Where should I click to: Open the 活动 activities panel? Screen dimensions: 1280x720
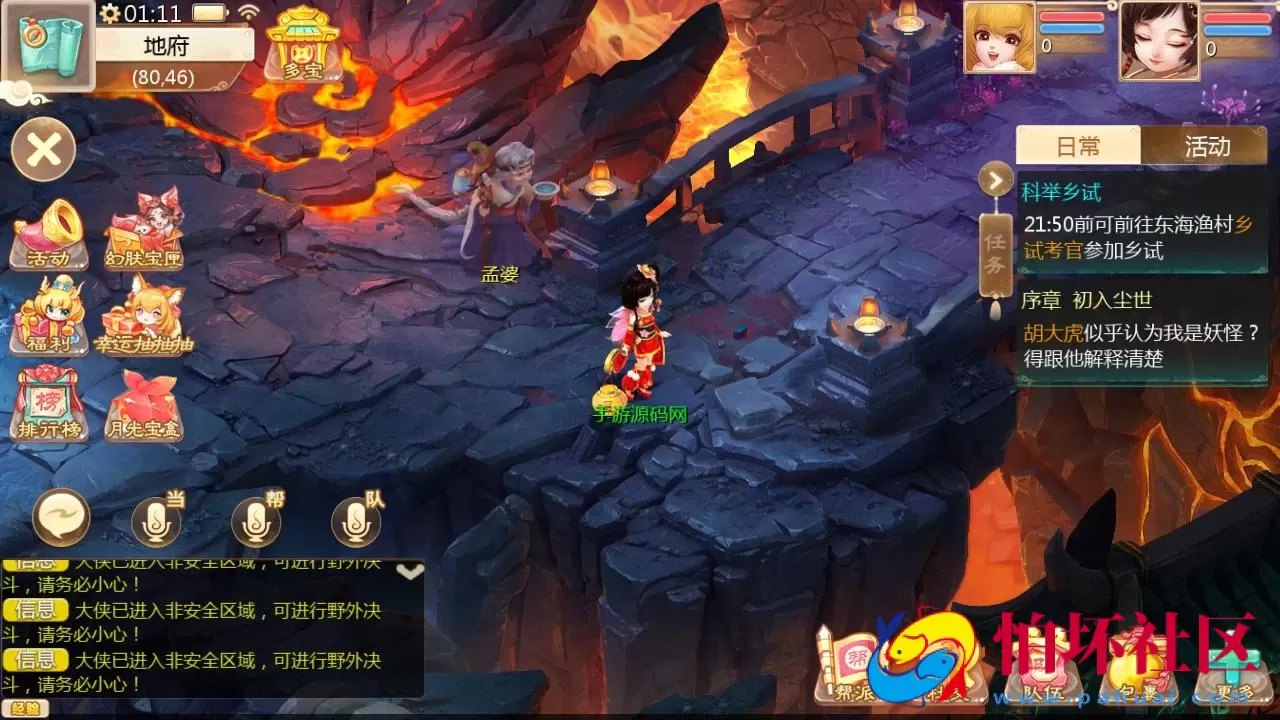[x=47, y=232]
